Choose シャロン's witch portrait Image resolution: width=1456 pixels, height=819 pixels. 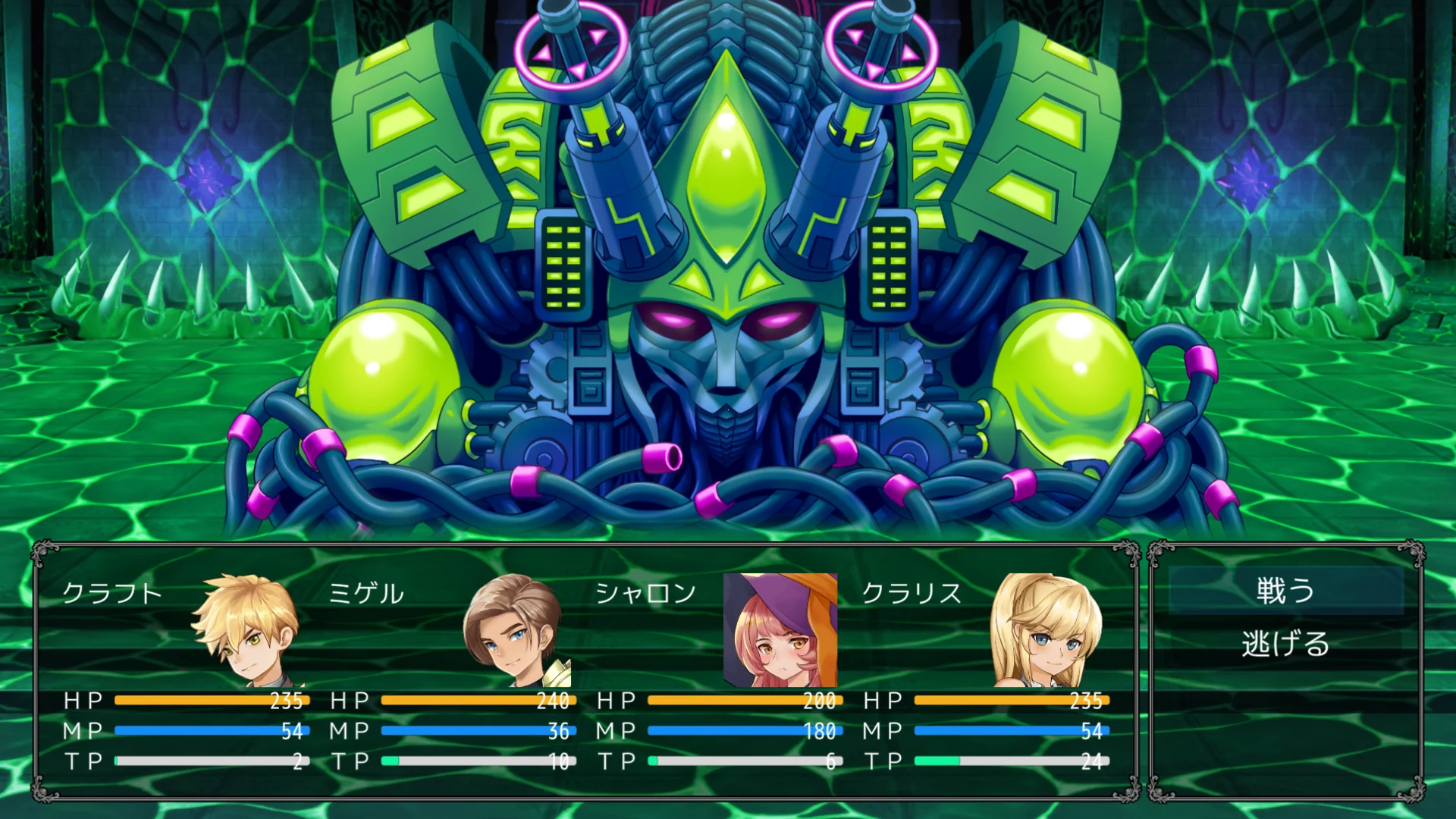point(780,630)
